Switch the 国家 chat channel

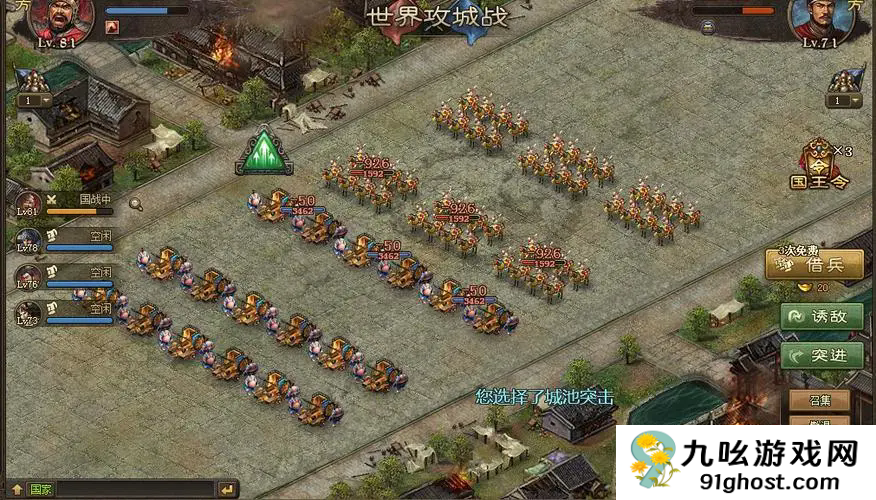pyautogui.click(x=41, y=490)
